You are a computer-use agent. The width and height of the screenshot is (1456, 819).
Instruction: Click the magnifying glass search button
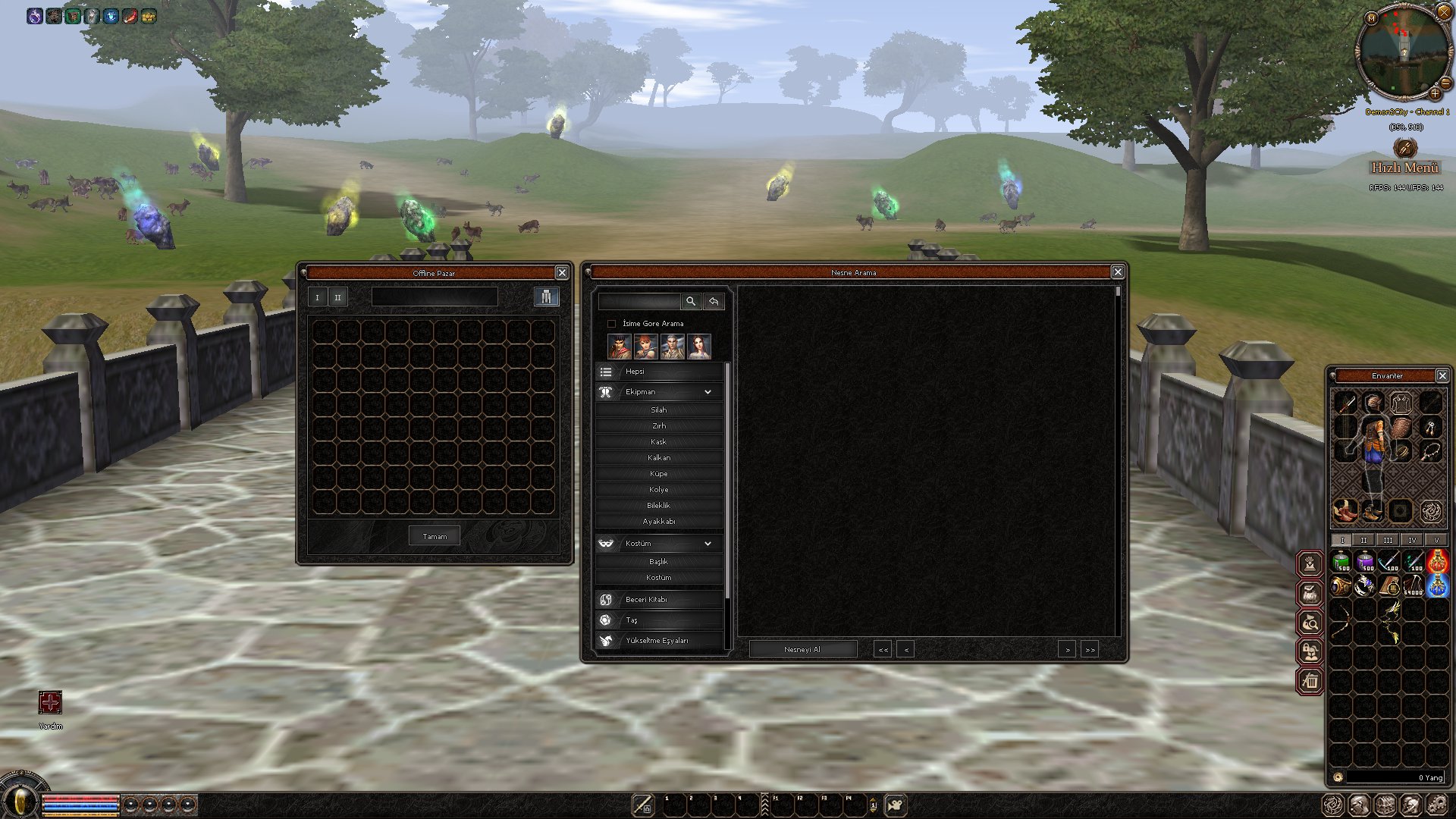coord(691,302)
